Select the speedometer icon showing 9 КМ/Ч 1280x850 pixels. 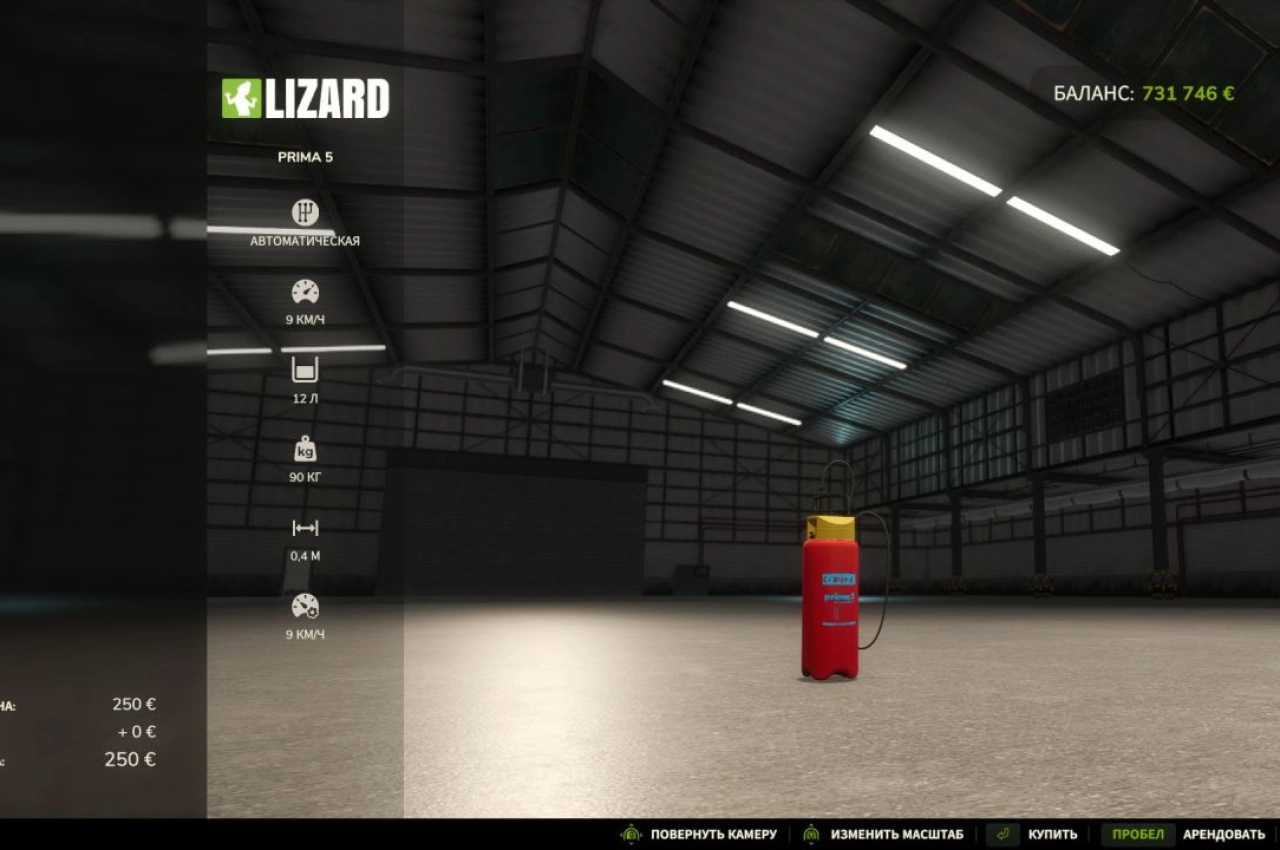(304, 292)
